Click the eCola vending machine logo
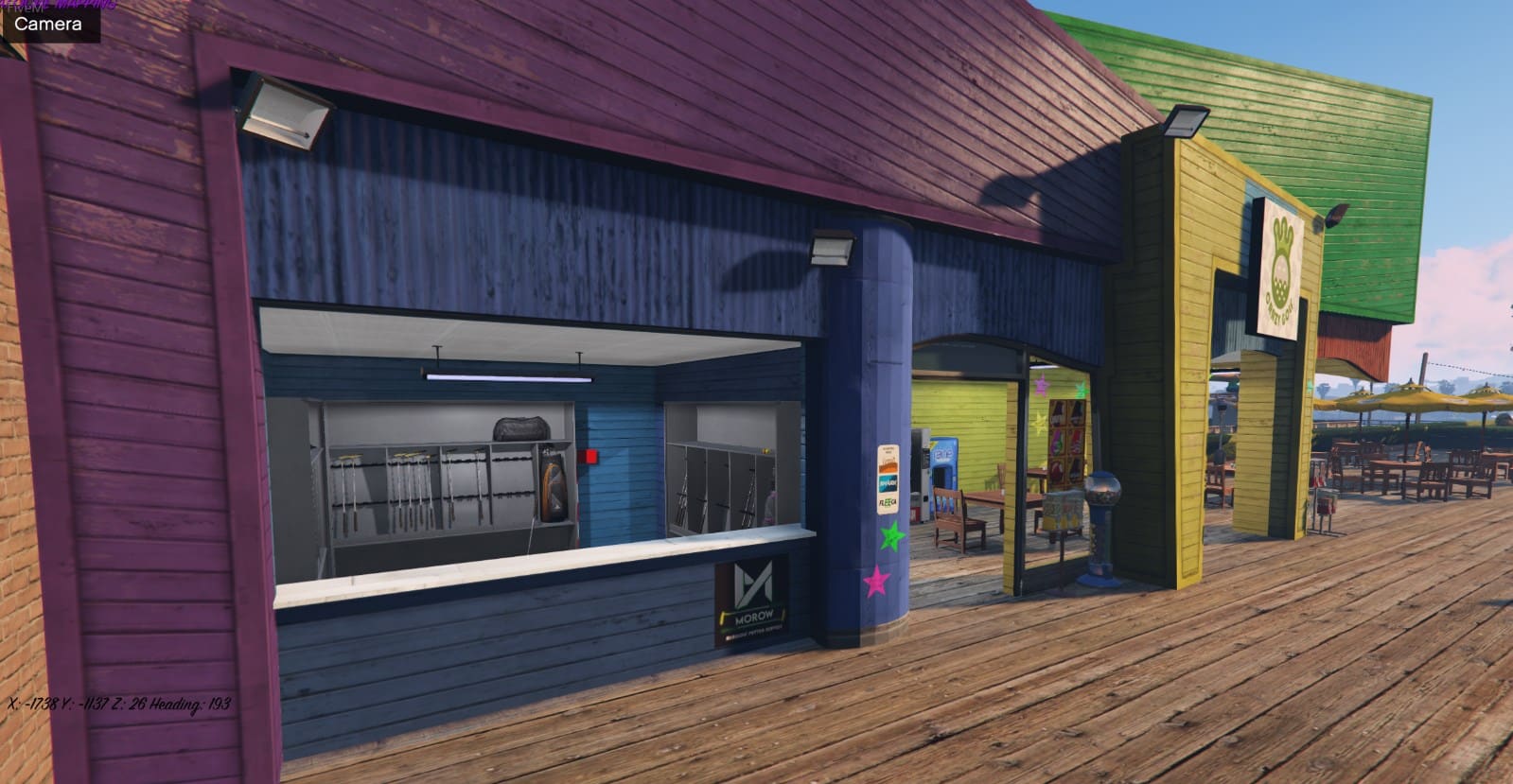 click(944, 453)
